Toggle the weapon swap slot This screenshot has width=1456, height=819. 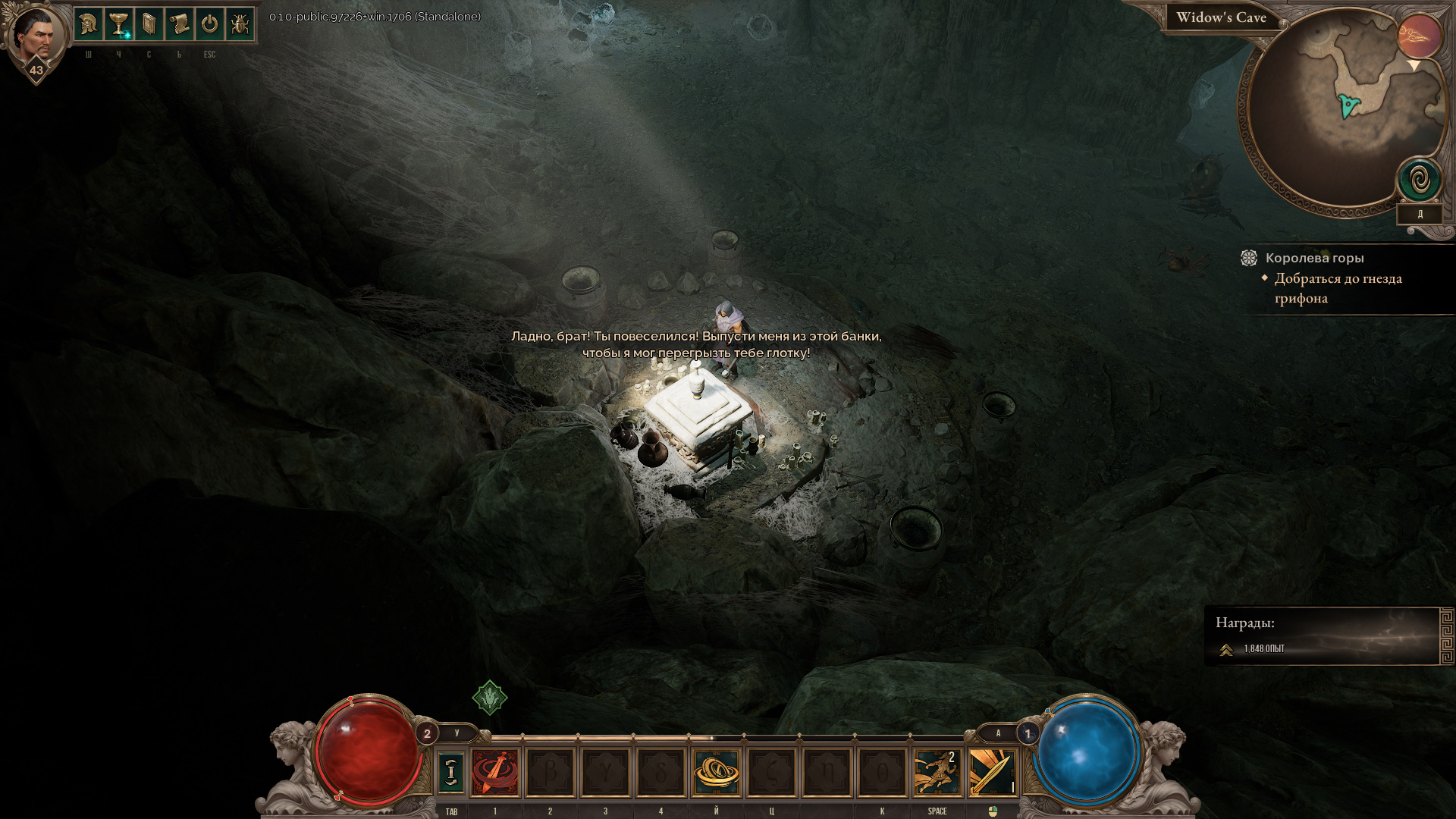pos(451,773)
